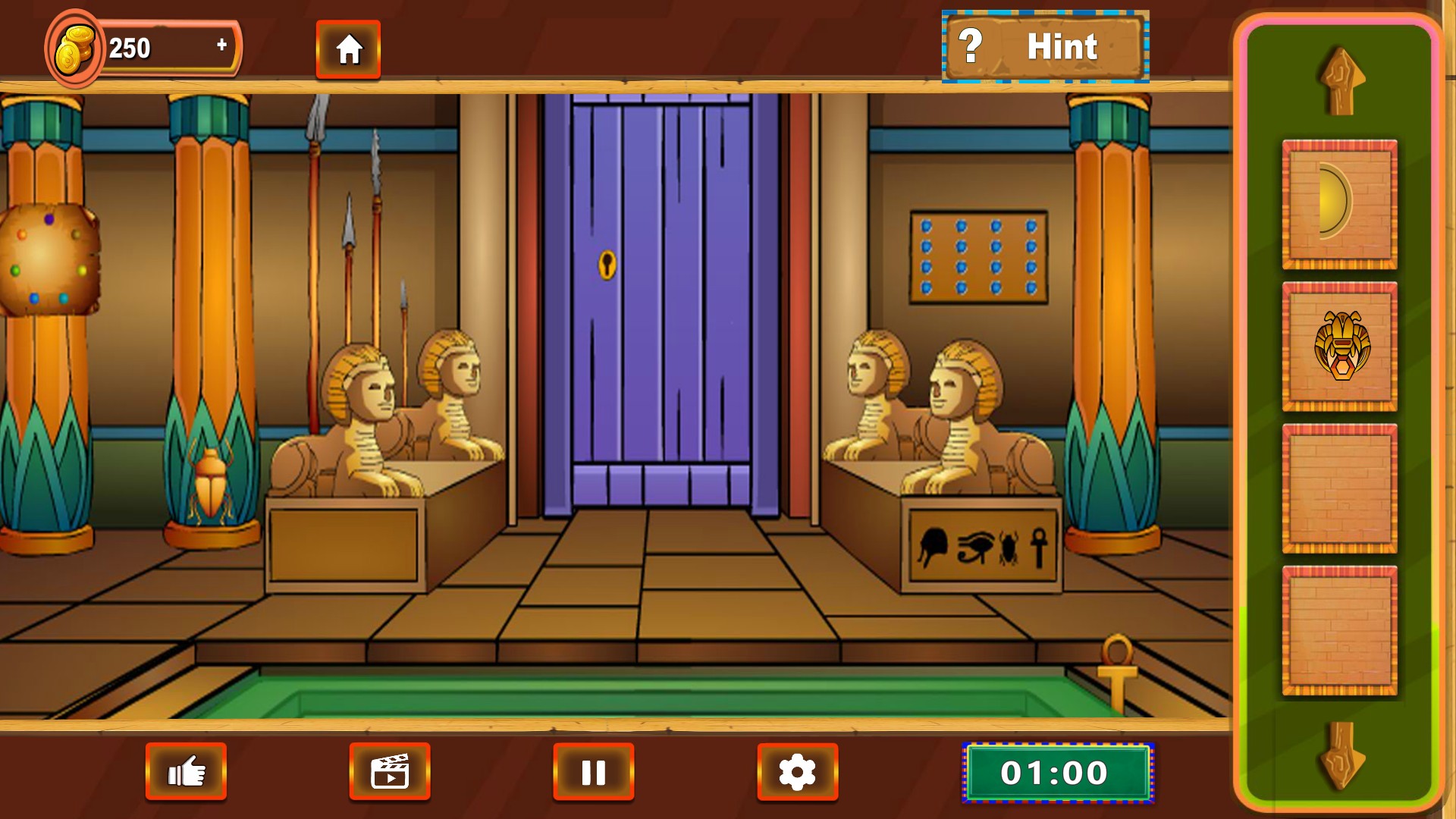Select the golden half-disc inventory slot

click(1339, 204)
